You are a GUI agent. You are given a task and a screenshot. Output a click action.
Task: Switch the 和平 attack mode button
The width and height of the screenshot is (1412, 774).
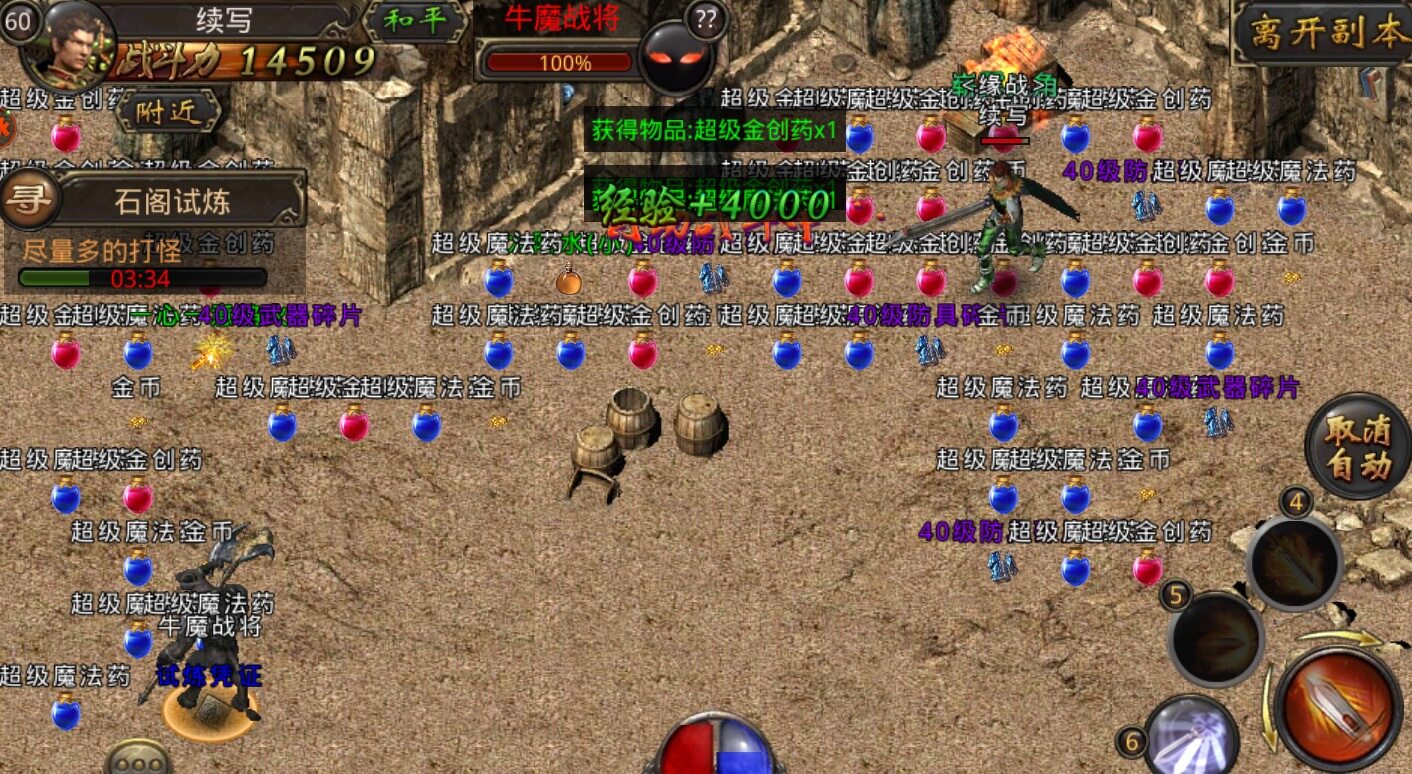pos(414,22)
